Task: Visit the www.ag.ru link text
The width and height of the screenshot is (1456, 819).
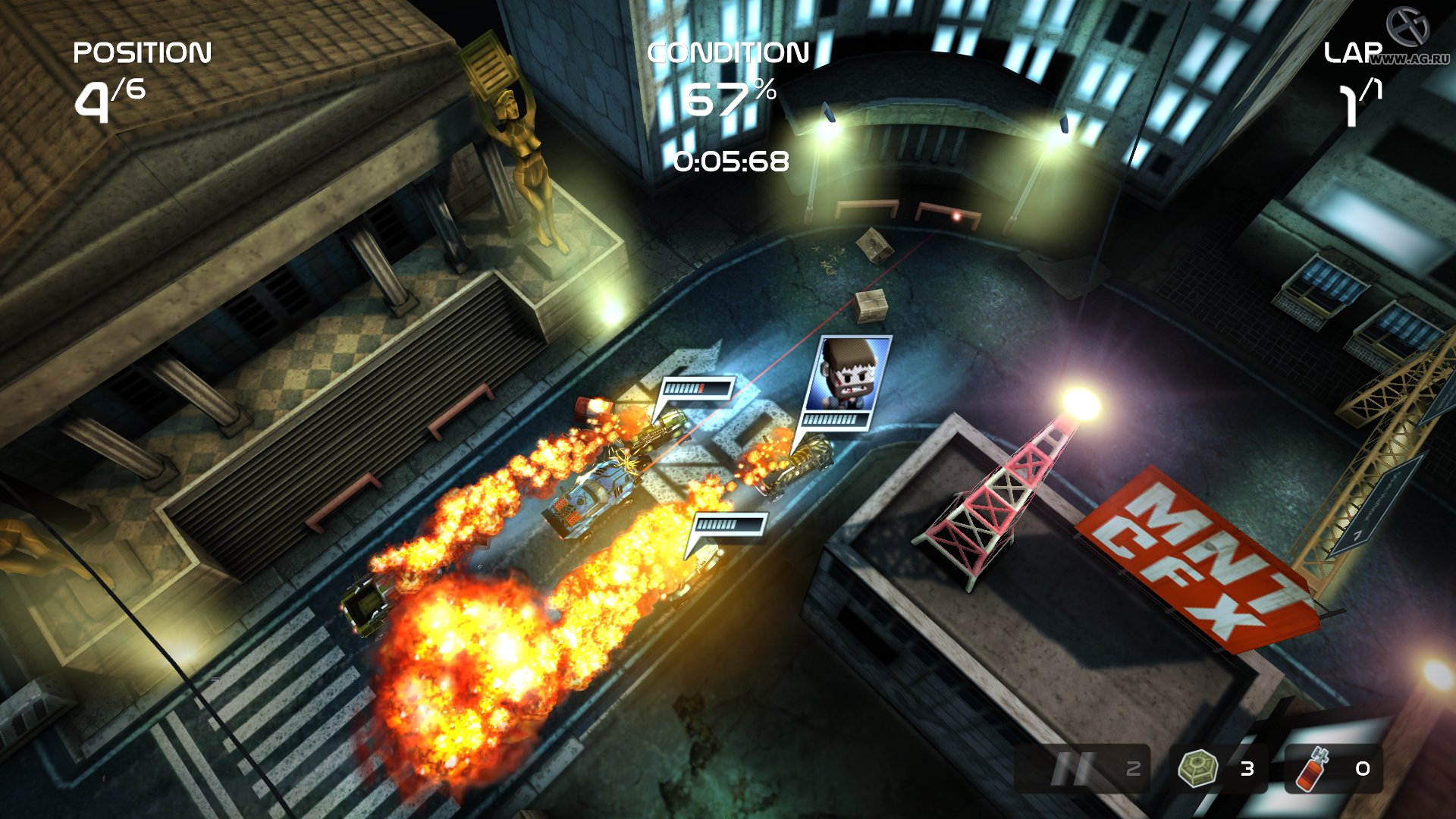Action: (1412, 57)
